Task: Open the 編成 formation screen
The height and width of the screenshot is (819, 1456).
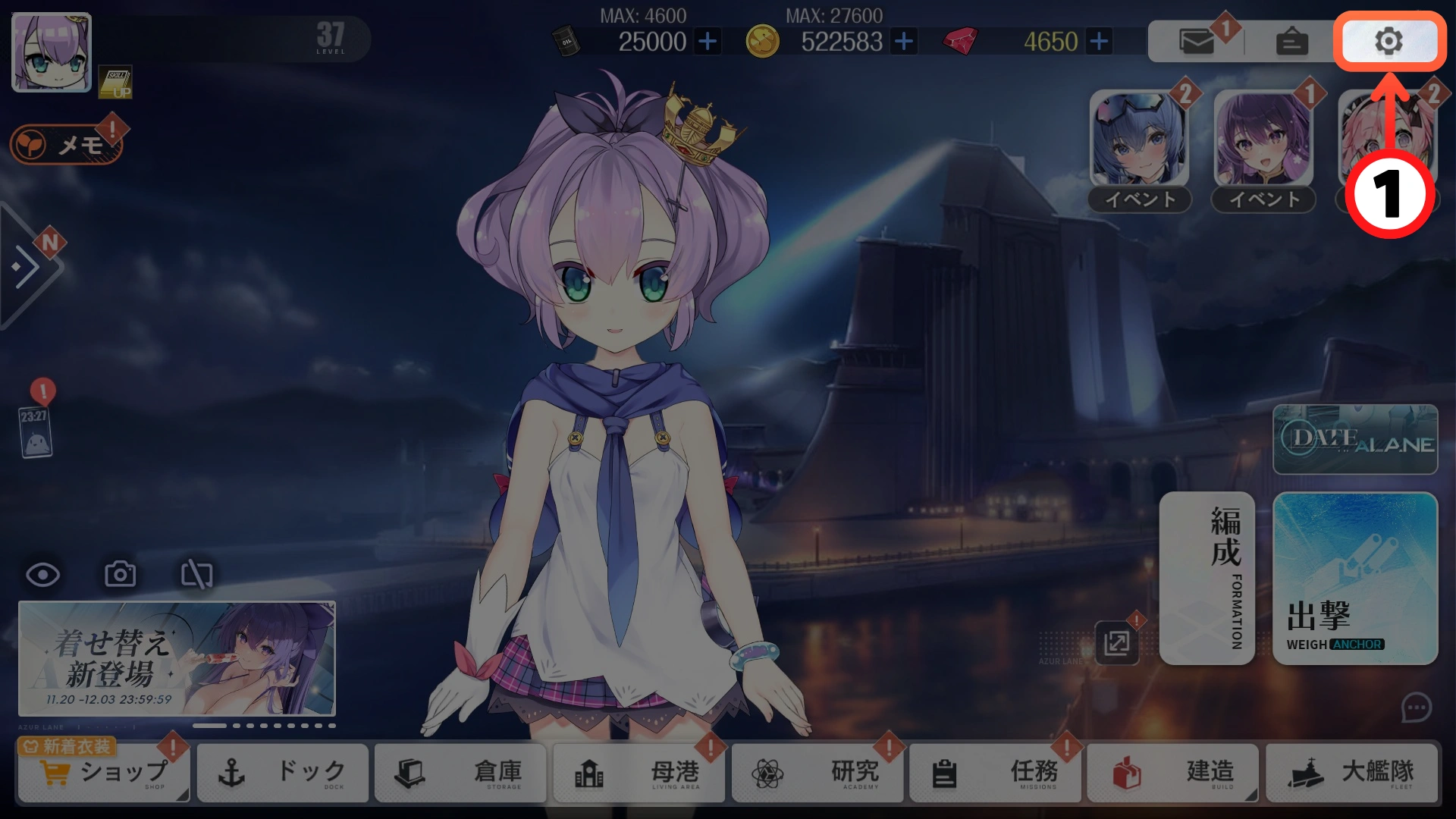Action: click(x=1207, y=579)
